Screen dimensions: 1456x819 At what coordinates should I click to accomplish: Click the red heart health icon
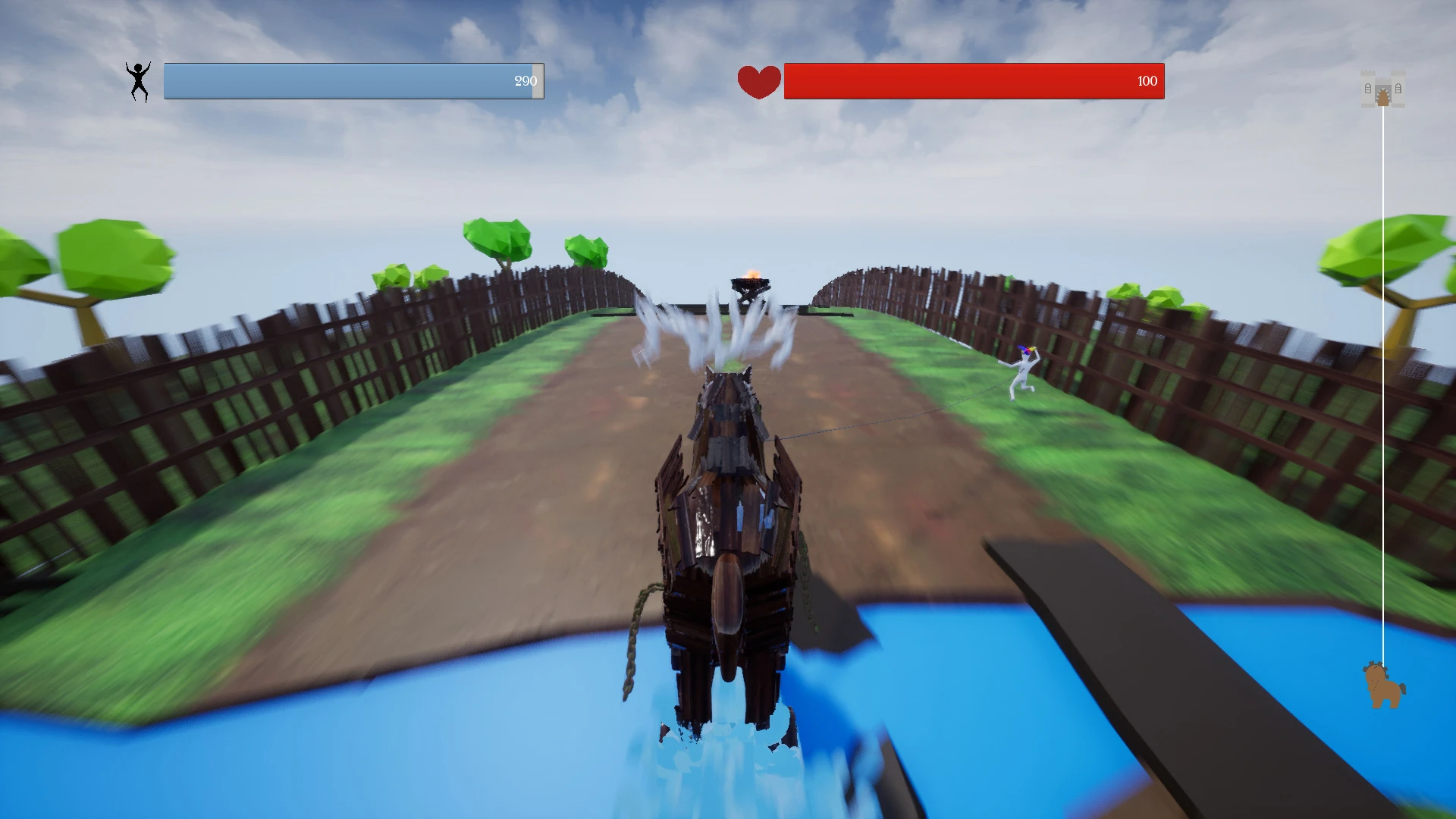pyautogui.click(x=758, y=82)
